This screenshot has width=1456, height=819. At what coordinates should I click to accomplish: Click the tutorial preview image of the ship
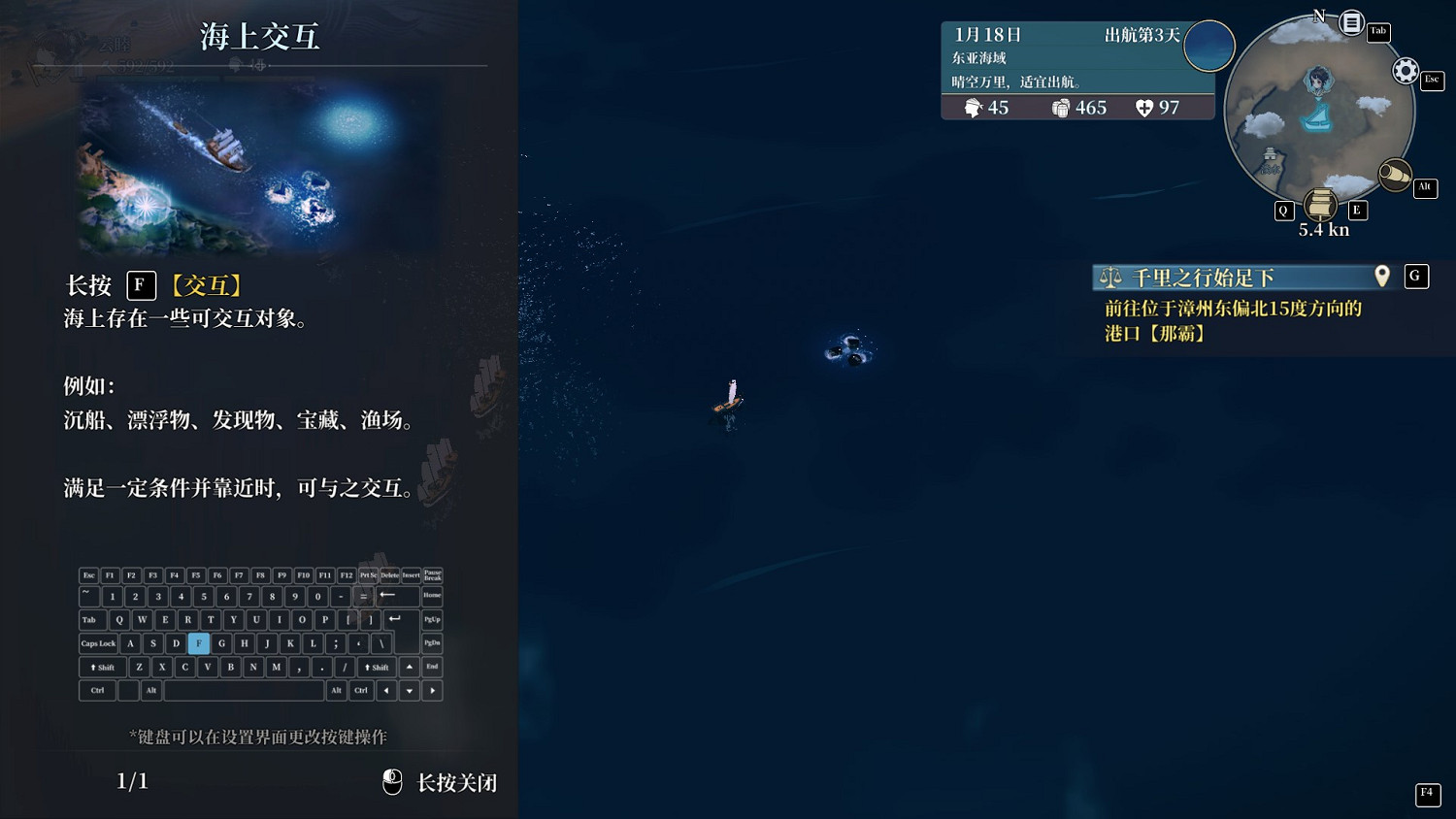[x=259, y=167]
